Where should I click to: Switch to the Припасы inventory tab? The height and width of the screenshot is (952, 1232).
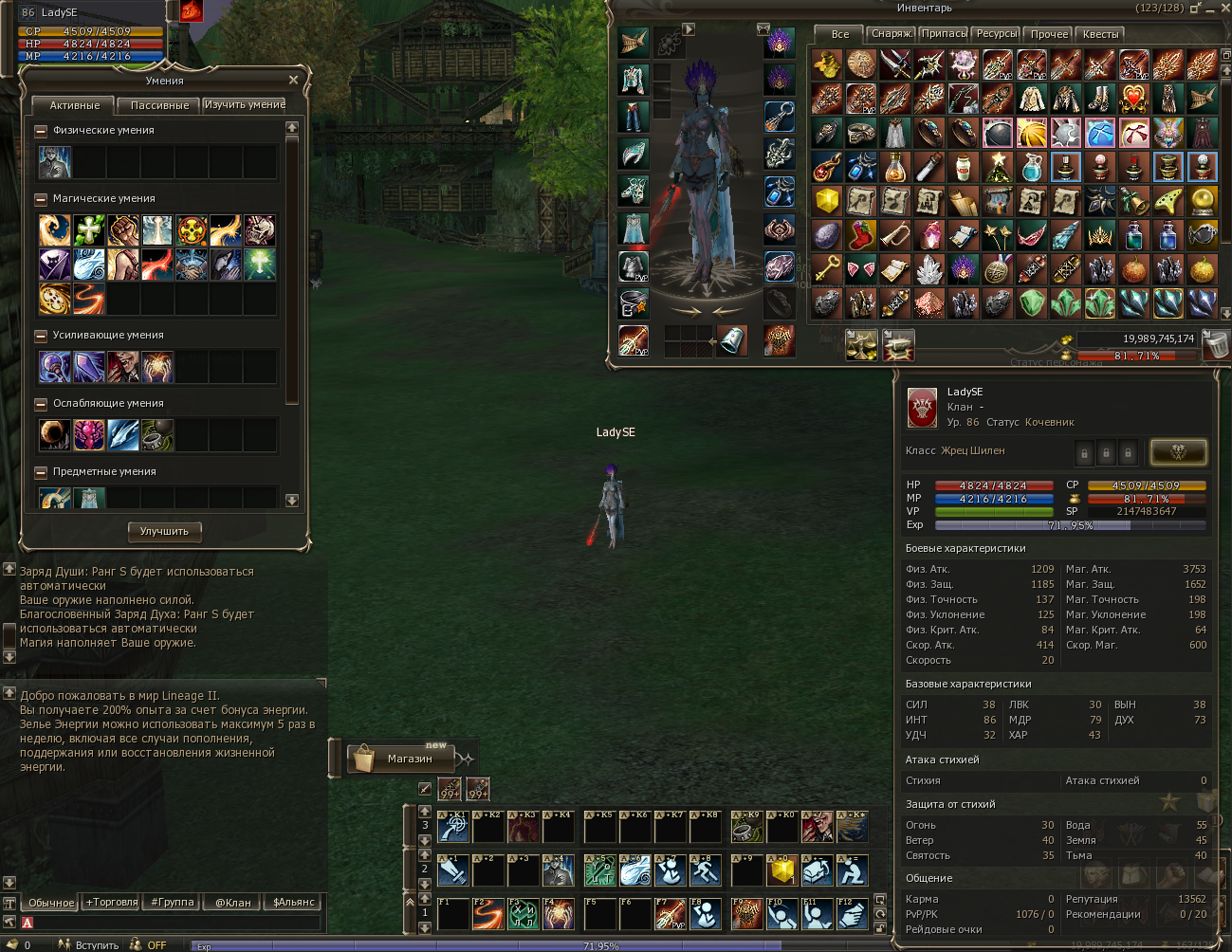pyautogui.click(x=945, y=34)
